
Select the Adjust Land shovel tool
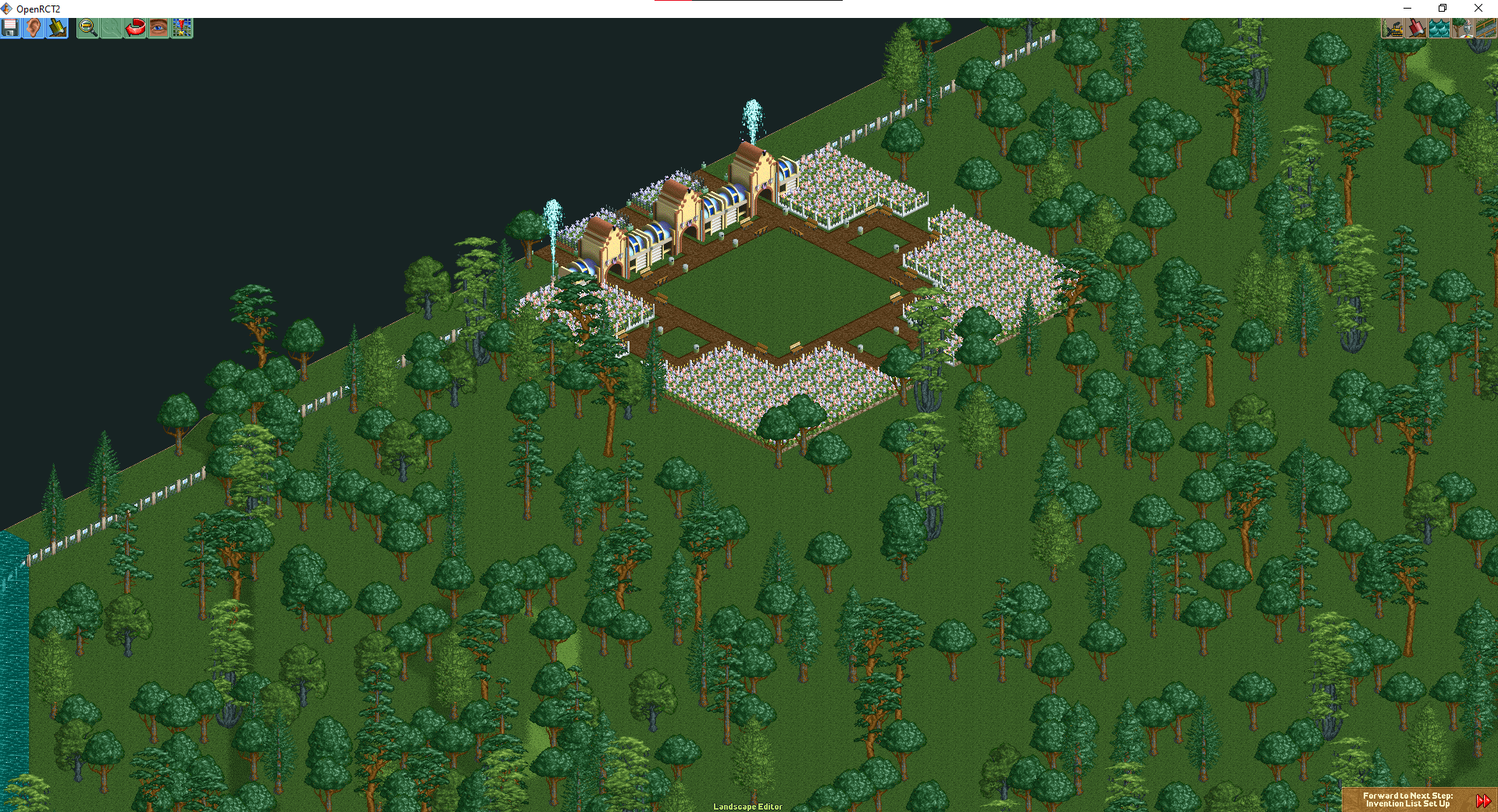pos(1416,28)
